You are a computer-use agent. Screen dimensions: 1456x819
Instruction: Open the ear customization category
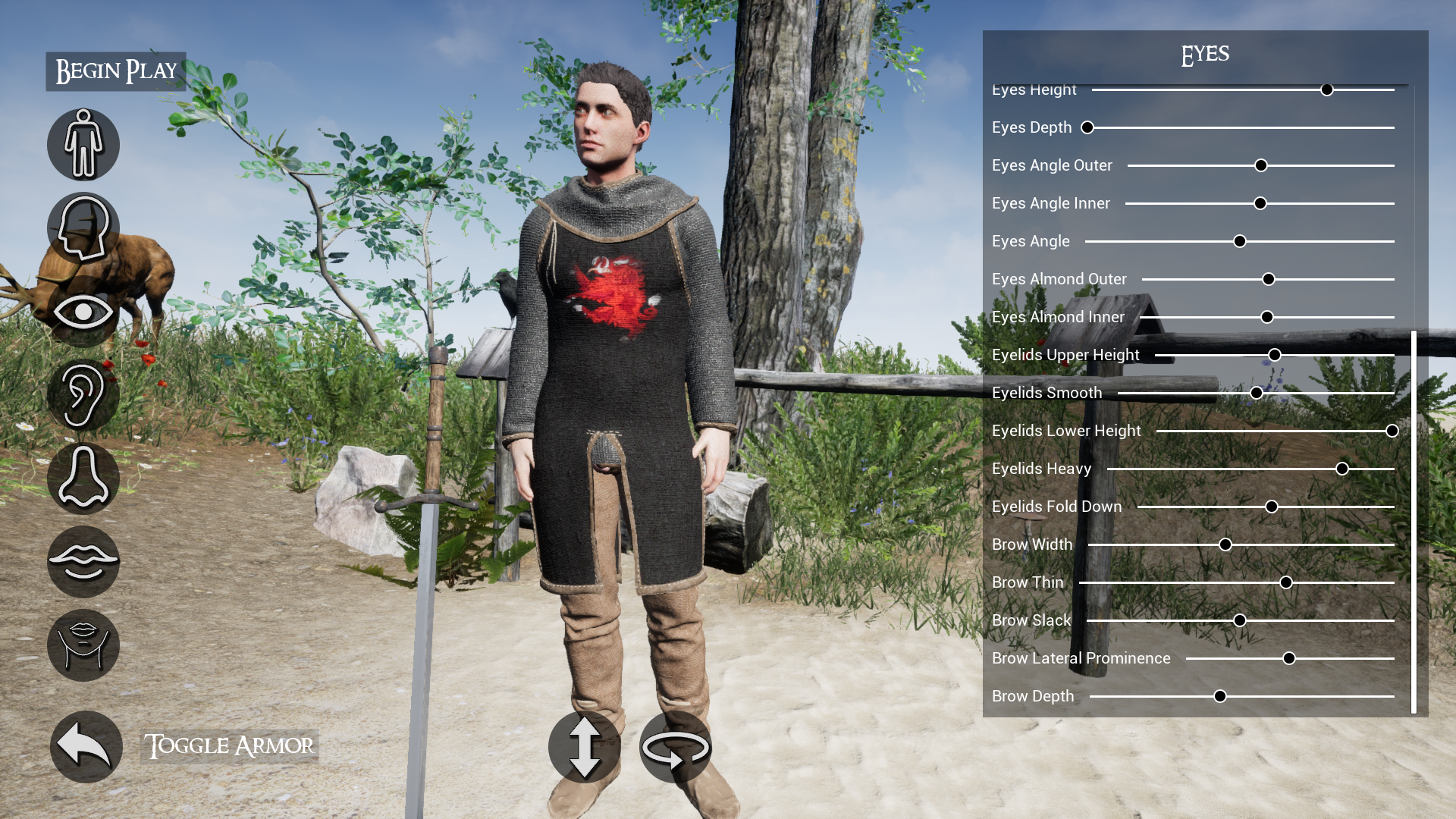coord(83,394)
